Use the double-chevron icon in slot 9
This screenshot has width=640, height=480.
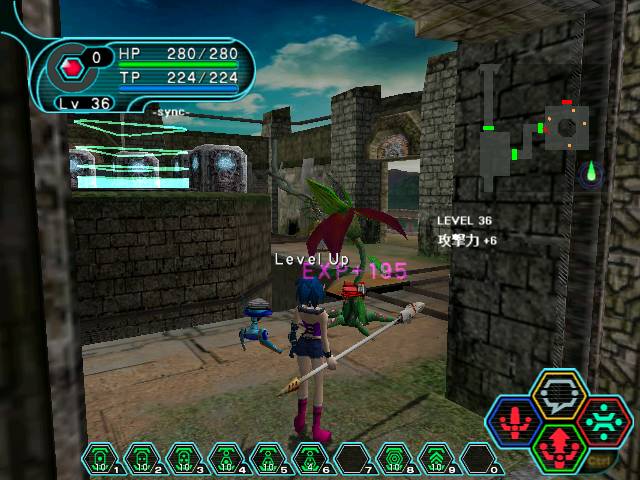pyautogui.click(x=433, y=460)
